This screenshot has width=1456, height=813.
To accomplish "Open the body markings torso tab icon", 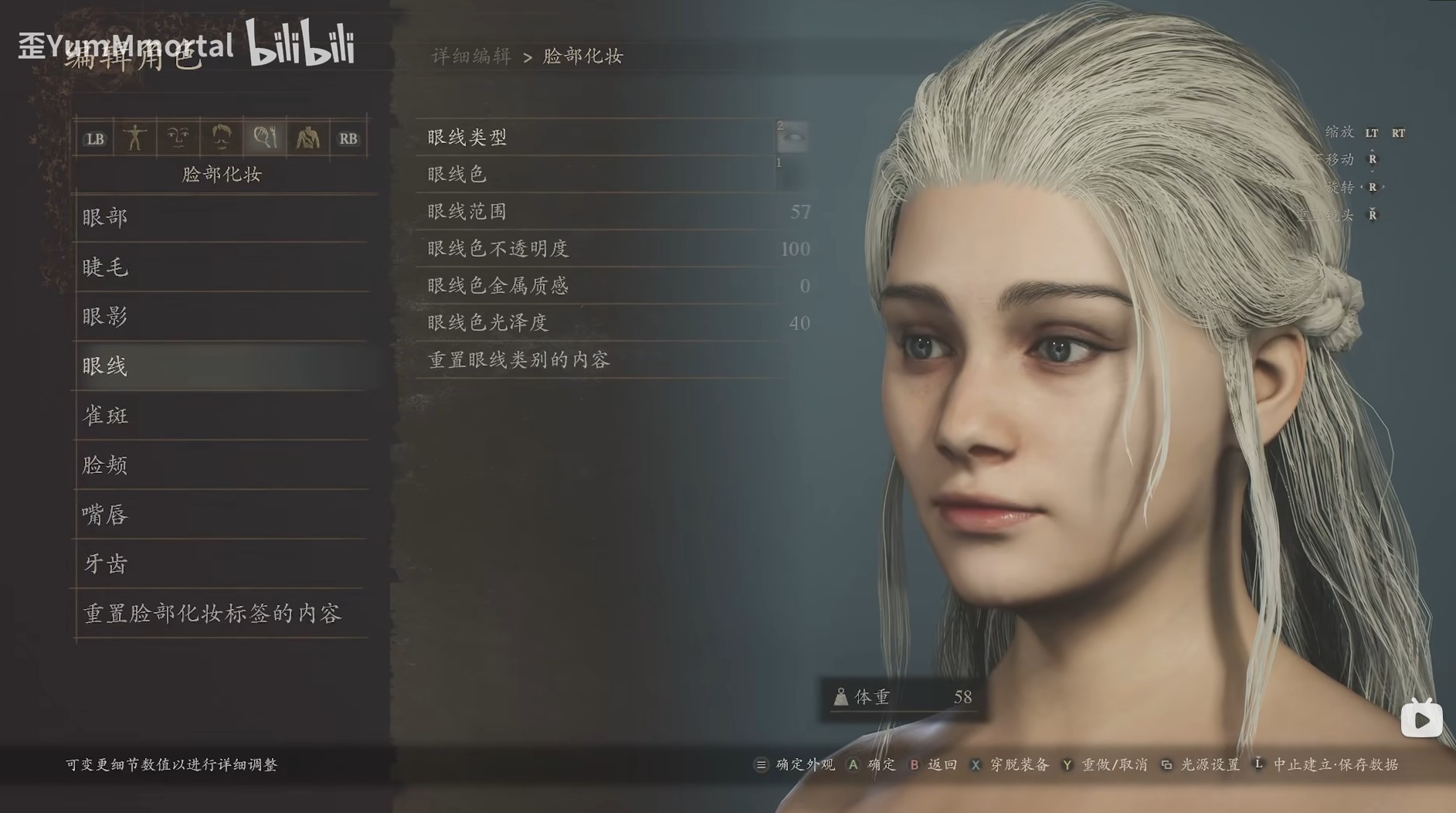I will click(x=308, y=138).
